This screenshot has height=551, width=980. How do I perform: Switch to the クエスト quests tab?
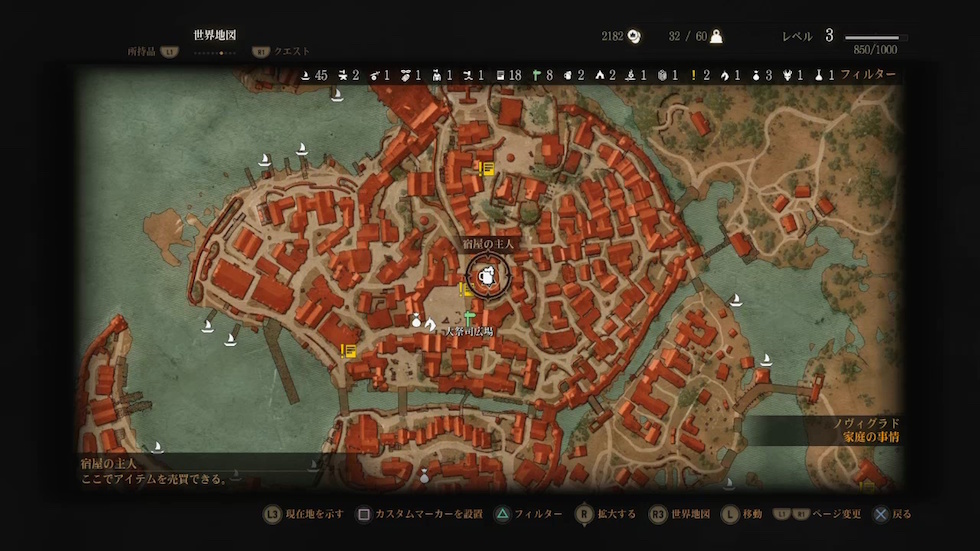point(292,51)
